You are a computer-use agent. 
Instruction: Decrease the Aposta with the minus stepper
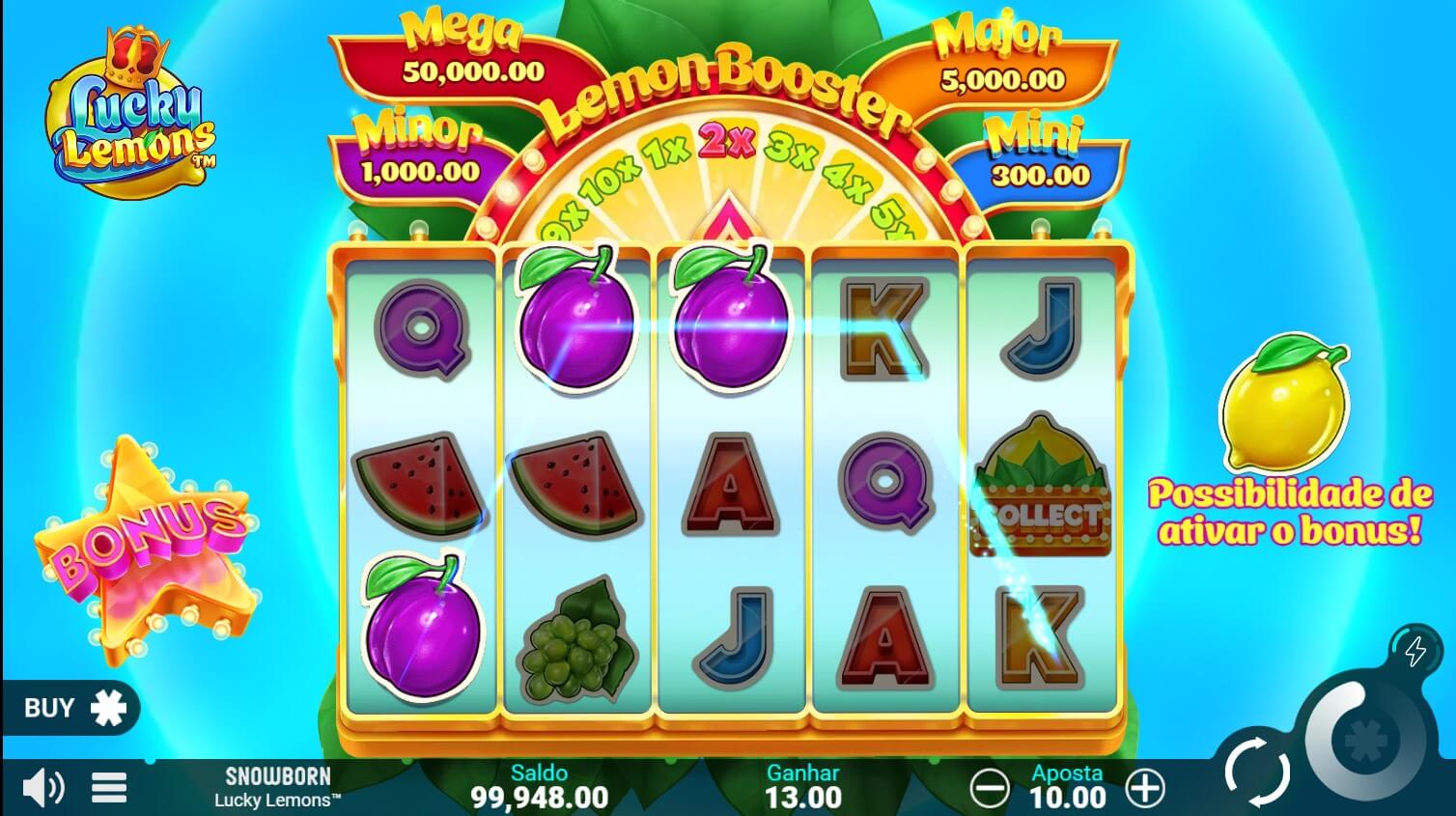(x=991, y=787)
